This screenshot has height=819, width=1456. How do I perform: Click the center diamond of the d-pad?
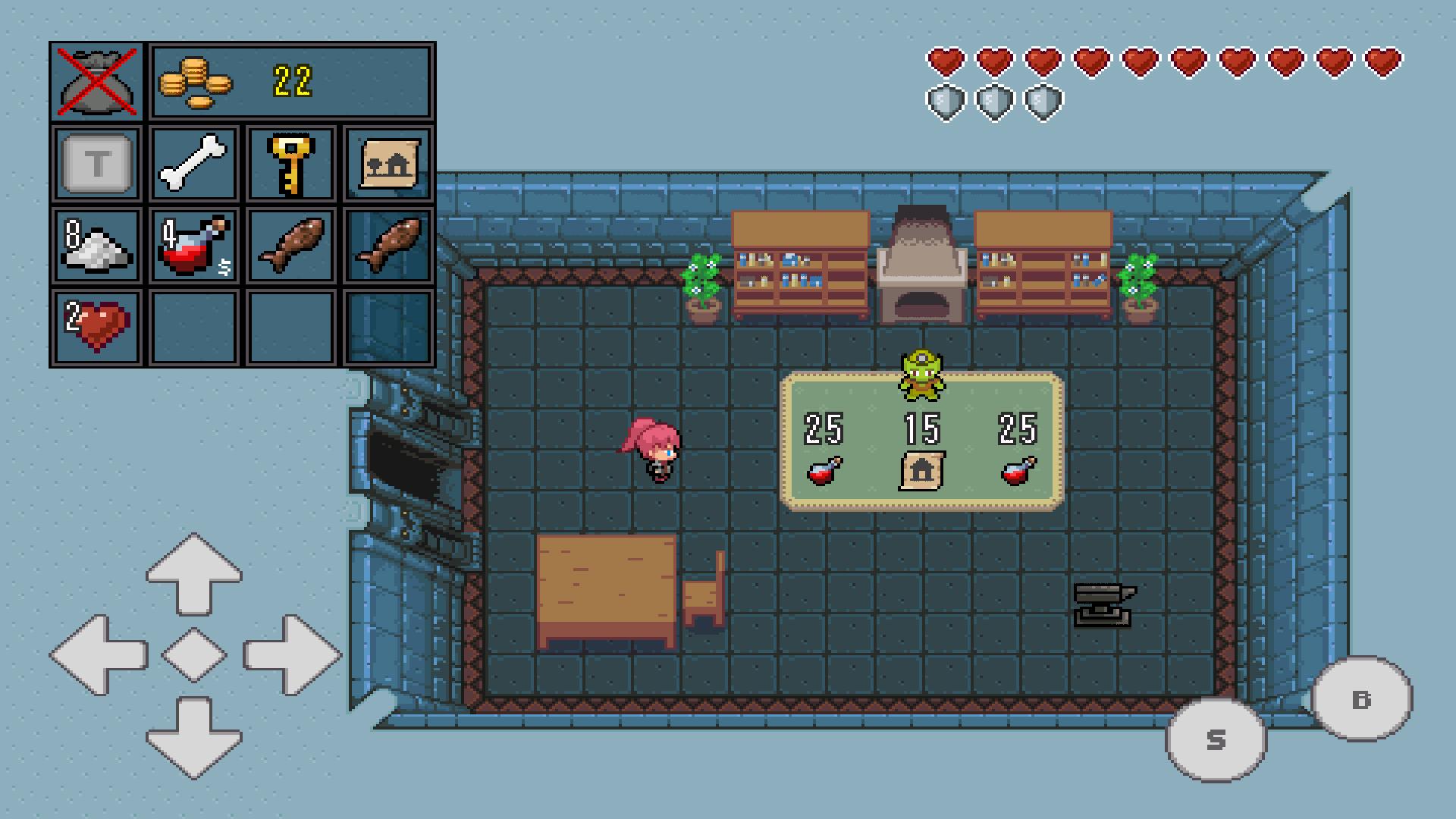(x=194, y=654)
